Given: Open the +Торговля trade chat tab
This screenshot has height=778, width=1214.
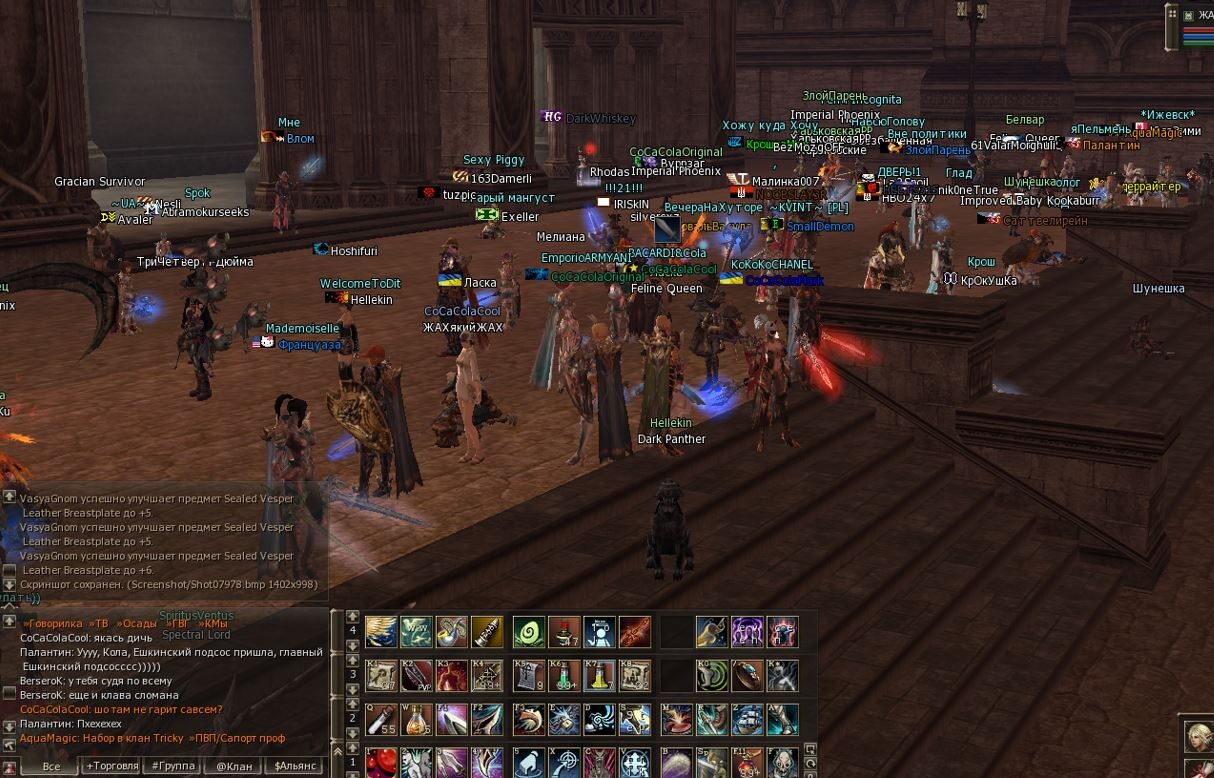Looking at the screenshot, I should coord(112,766).
